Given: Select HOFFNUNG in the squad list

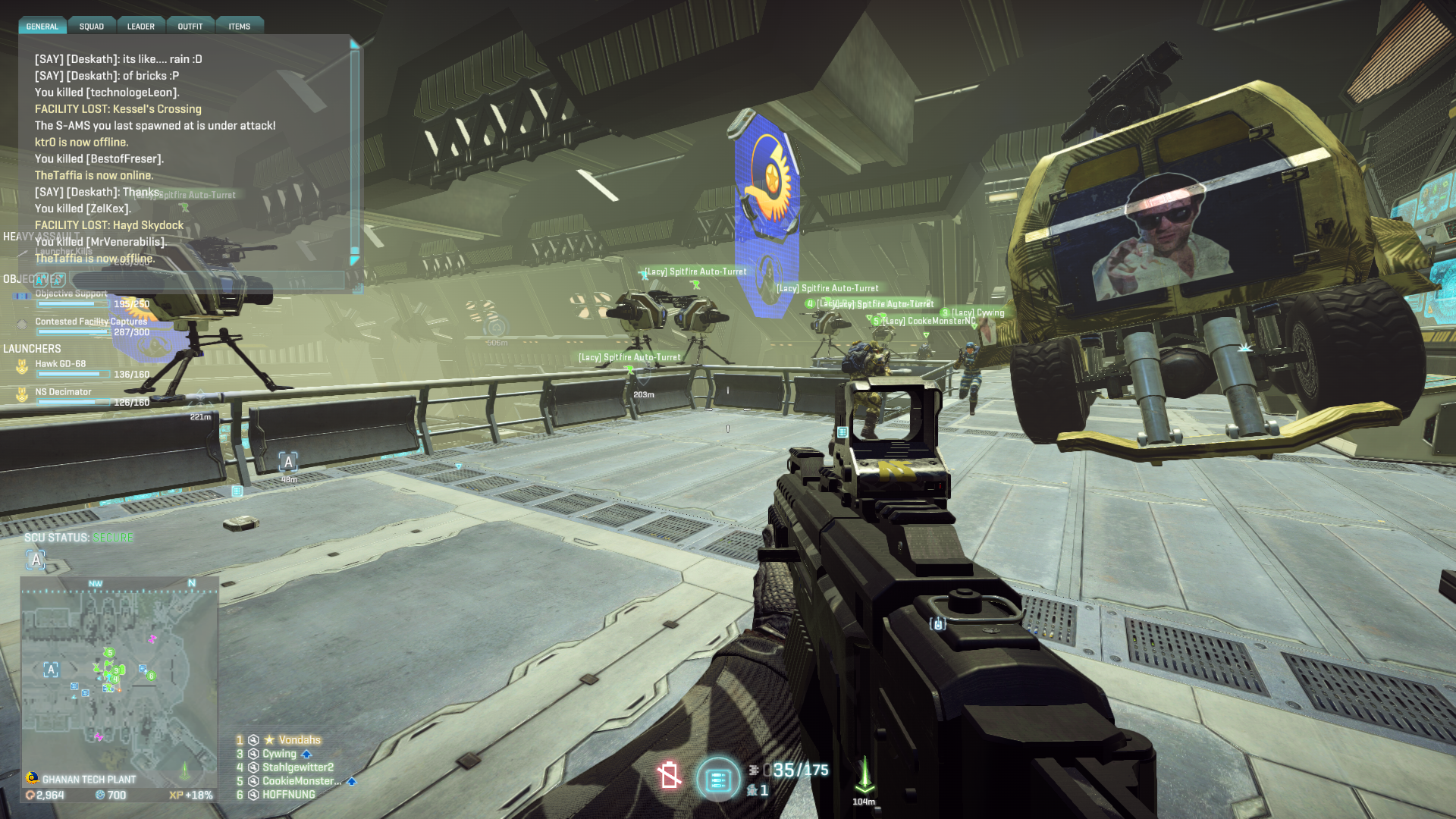Looking at the screenshot, I should 288,795.
